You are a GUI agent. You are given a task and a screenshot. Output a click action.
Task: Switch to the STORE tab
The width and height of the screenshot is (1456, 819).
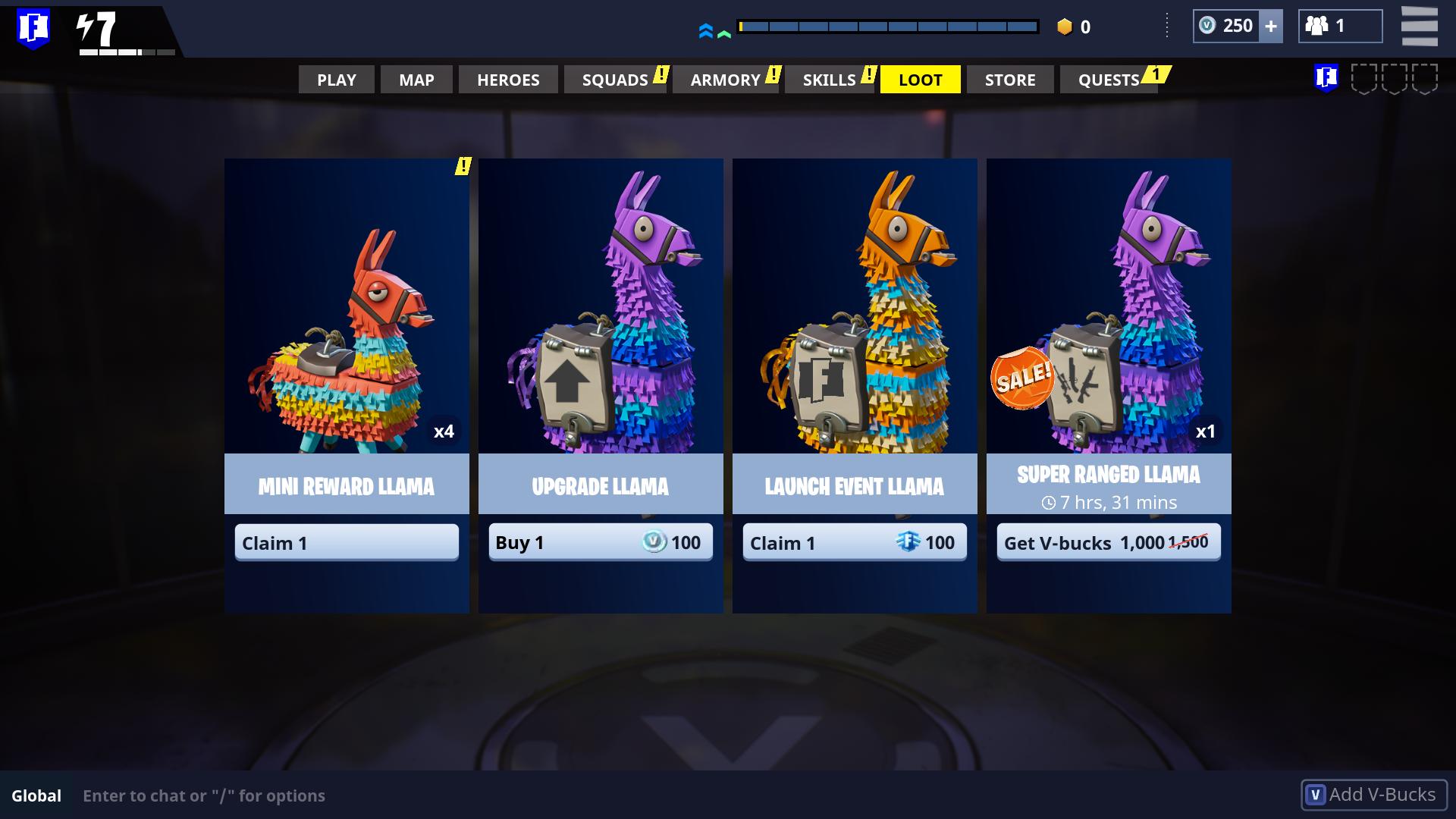pyautogui.click(x=1009, y=79)
